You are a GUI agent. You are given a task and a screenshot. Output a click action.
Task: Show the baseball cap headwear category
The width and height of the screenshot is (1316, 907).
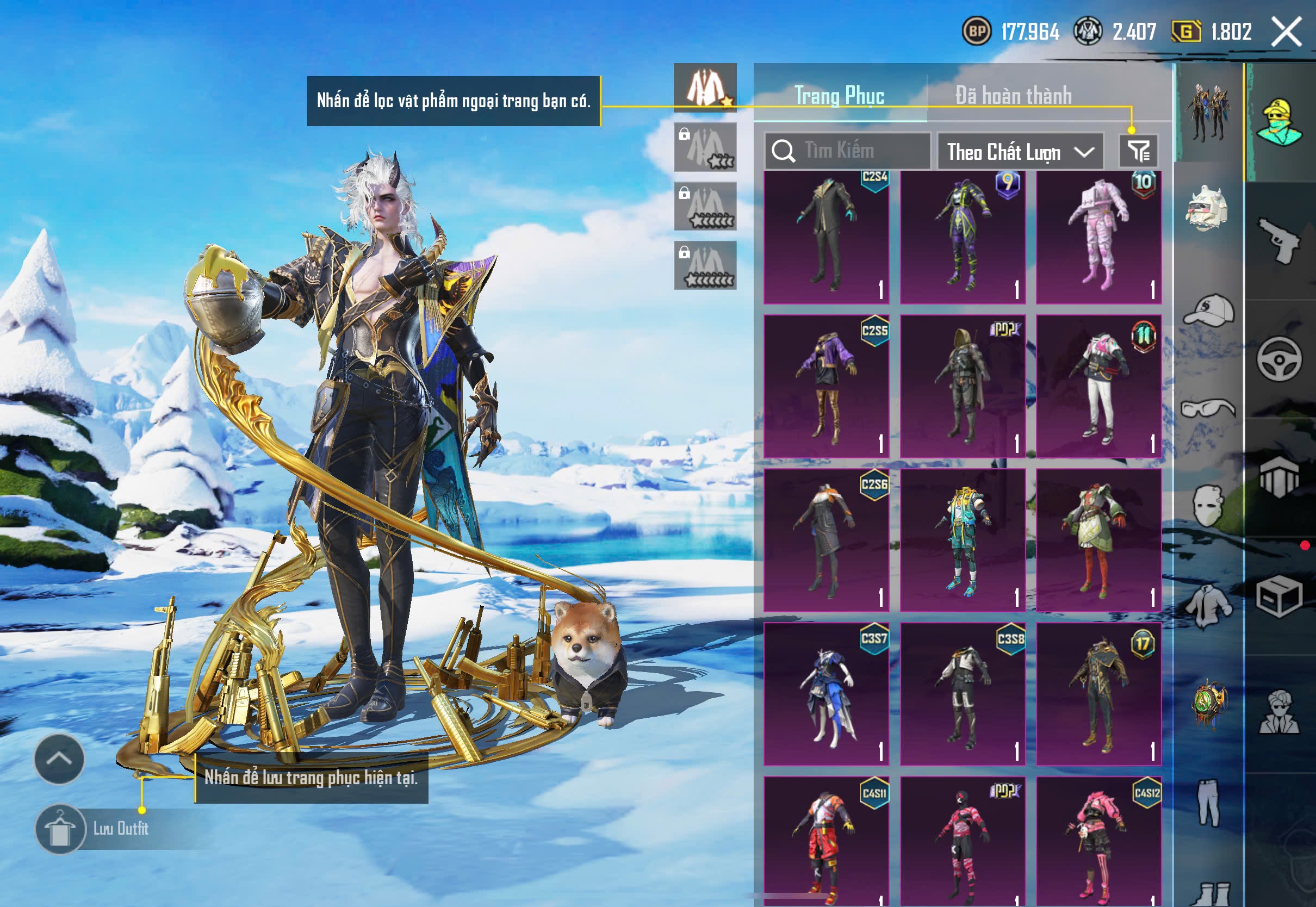[1209, 310]
